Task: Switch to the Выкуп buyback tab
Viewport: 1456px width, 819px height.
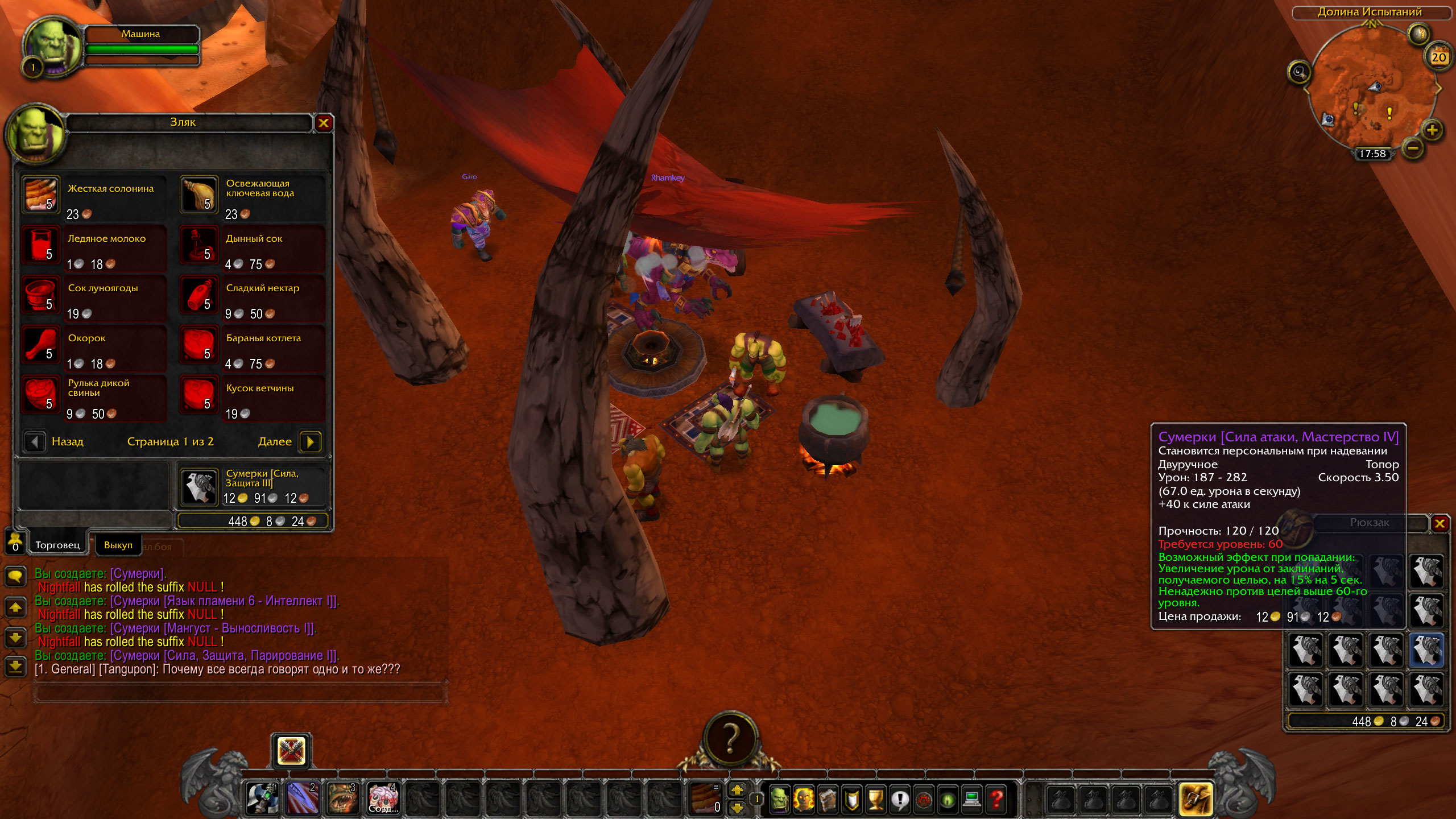Action: (118, 545)
